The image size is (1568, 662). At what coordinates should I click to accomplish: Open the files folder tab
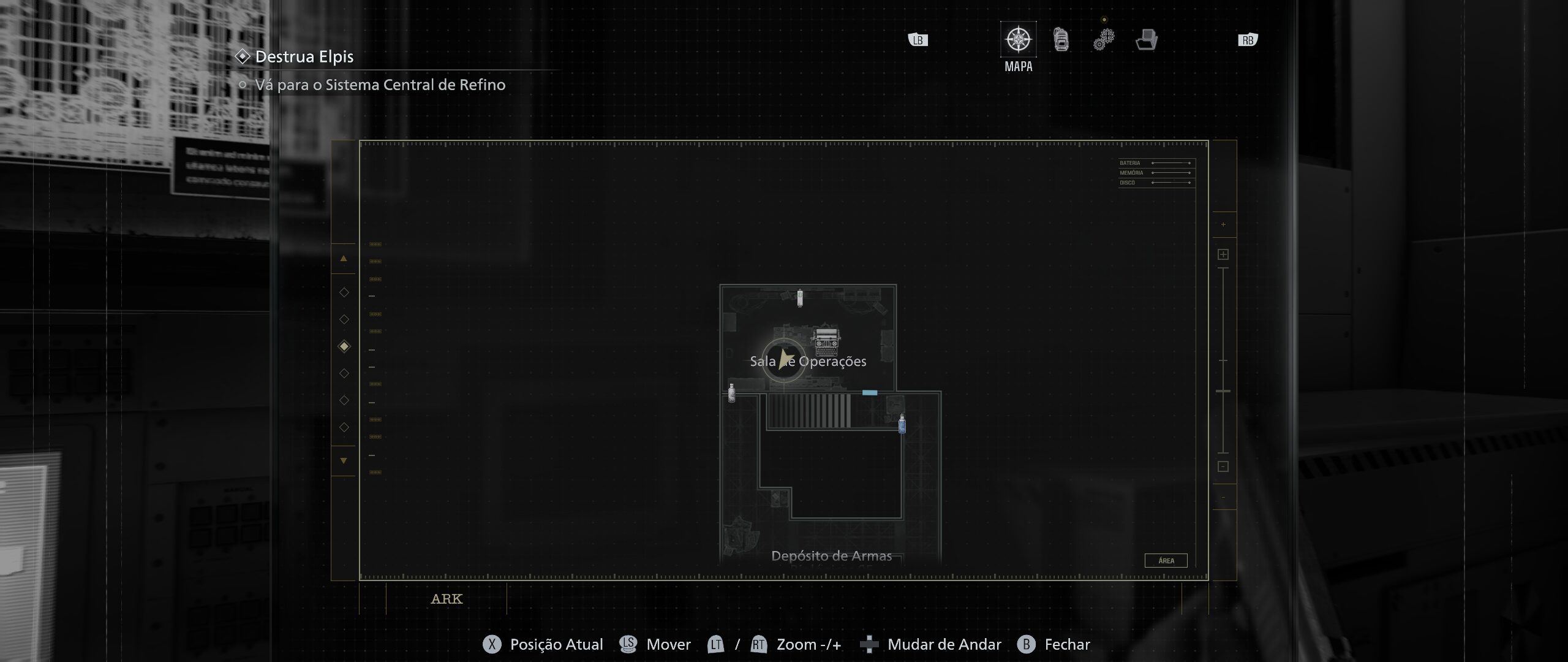tap(1146, 40)
